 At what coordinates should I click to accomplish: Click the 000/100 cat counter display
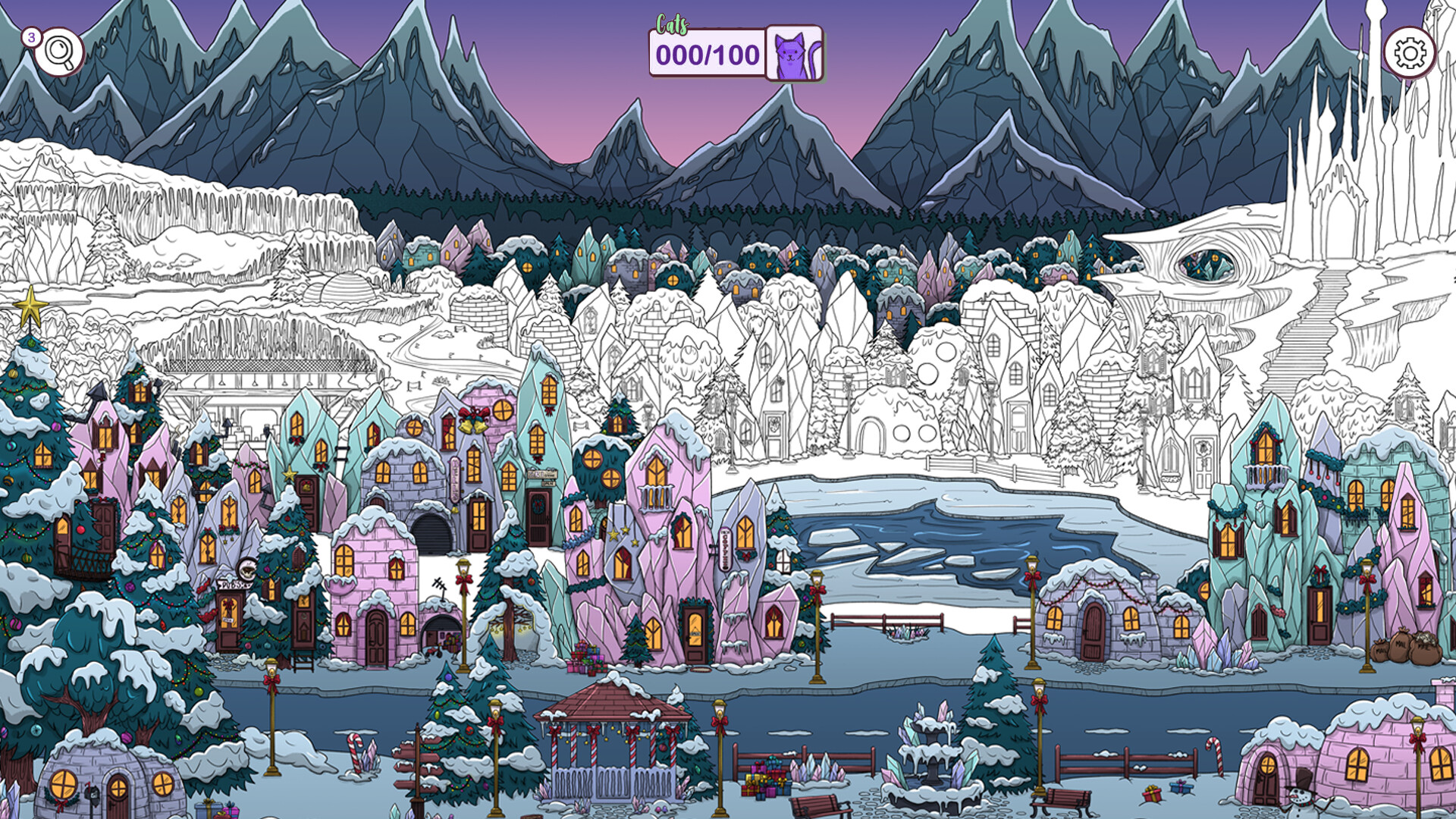pyautogui.click(x=705, y=53)
